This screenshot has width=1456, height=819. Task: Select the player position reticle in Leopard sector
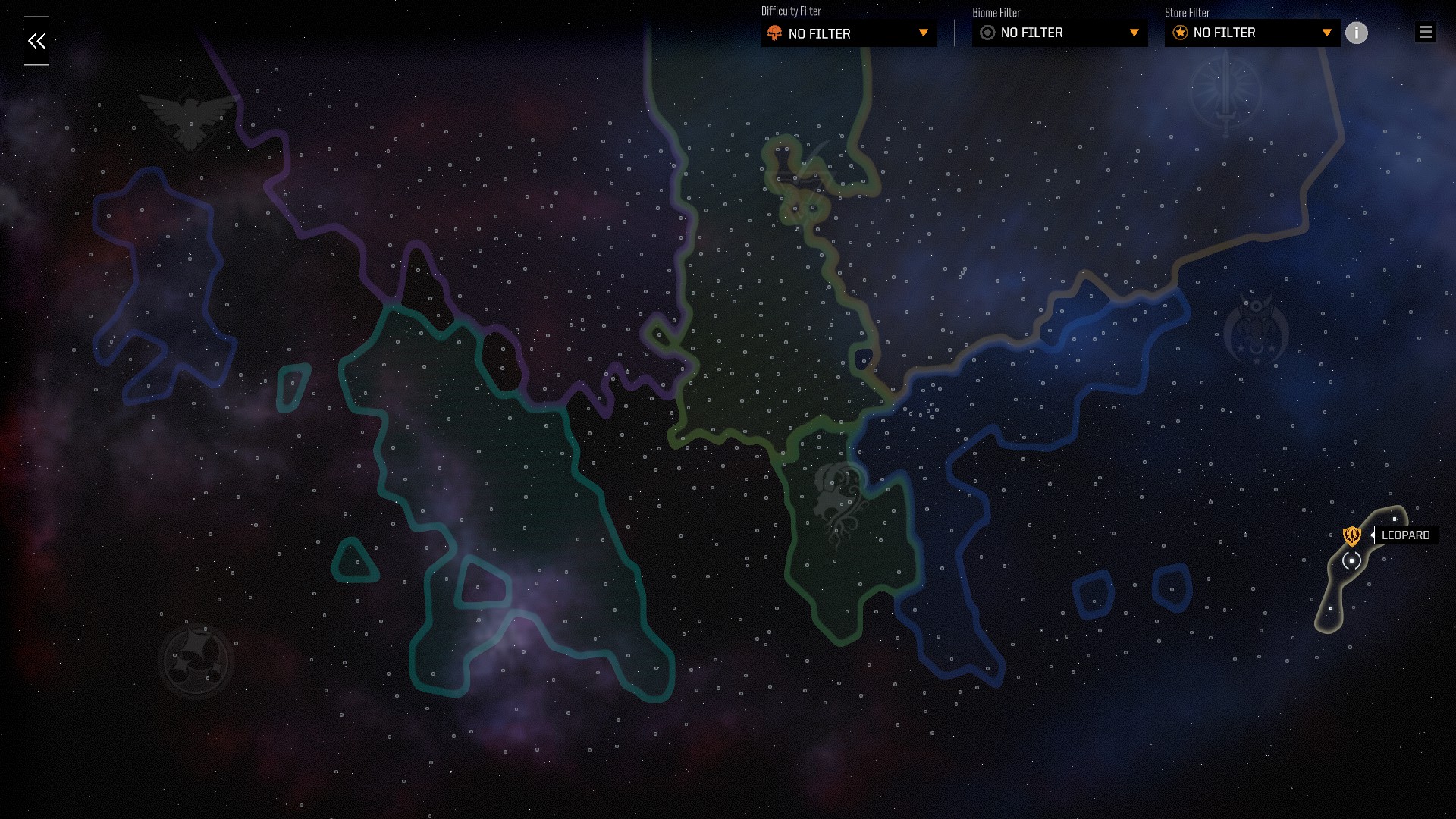pos(1352,561)
